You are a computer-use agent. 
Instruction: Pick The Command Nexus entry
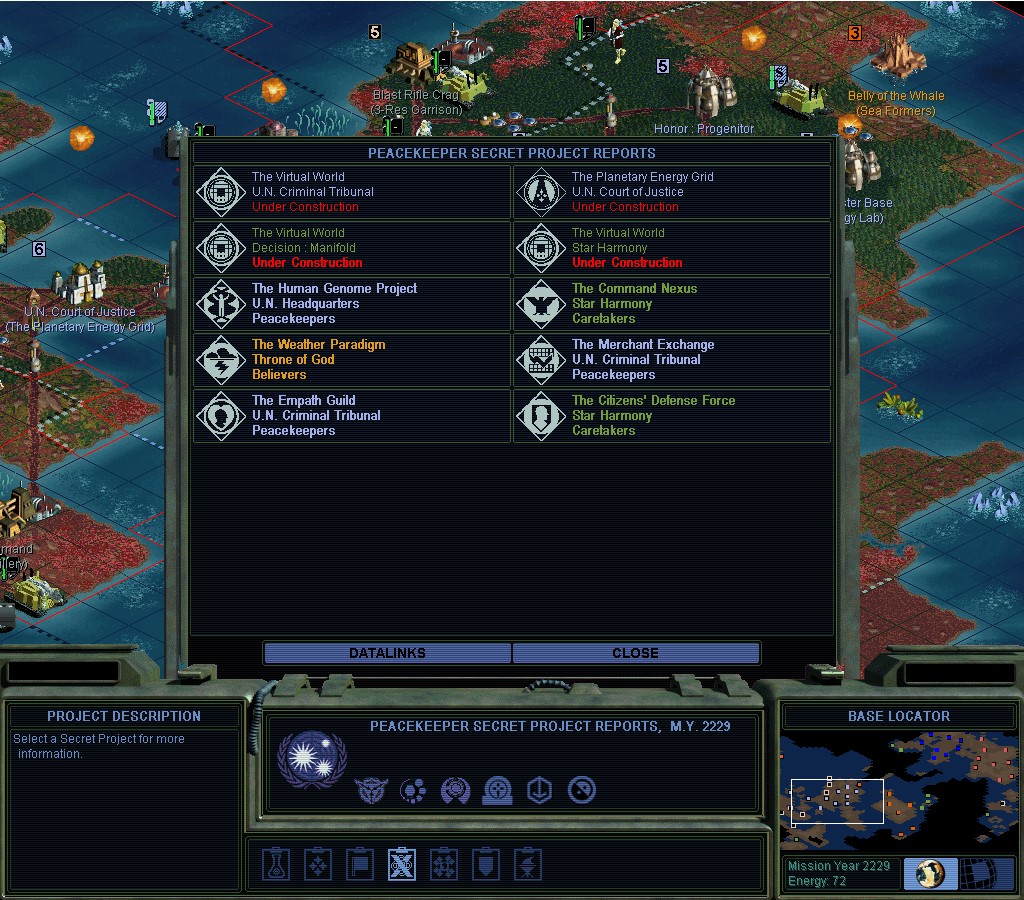point(671,304)
